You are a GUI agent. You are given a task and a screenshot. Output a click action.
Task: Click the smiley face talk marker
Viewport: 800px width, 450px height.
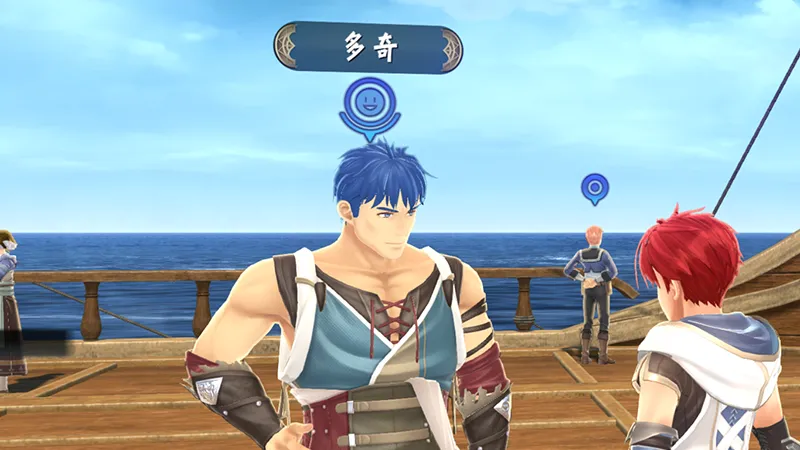pos(369,104)
